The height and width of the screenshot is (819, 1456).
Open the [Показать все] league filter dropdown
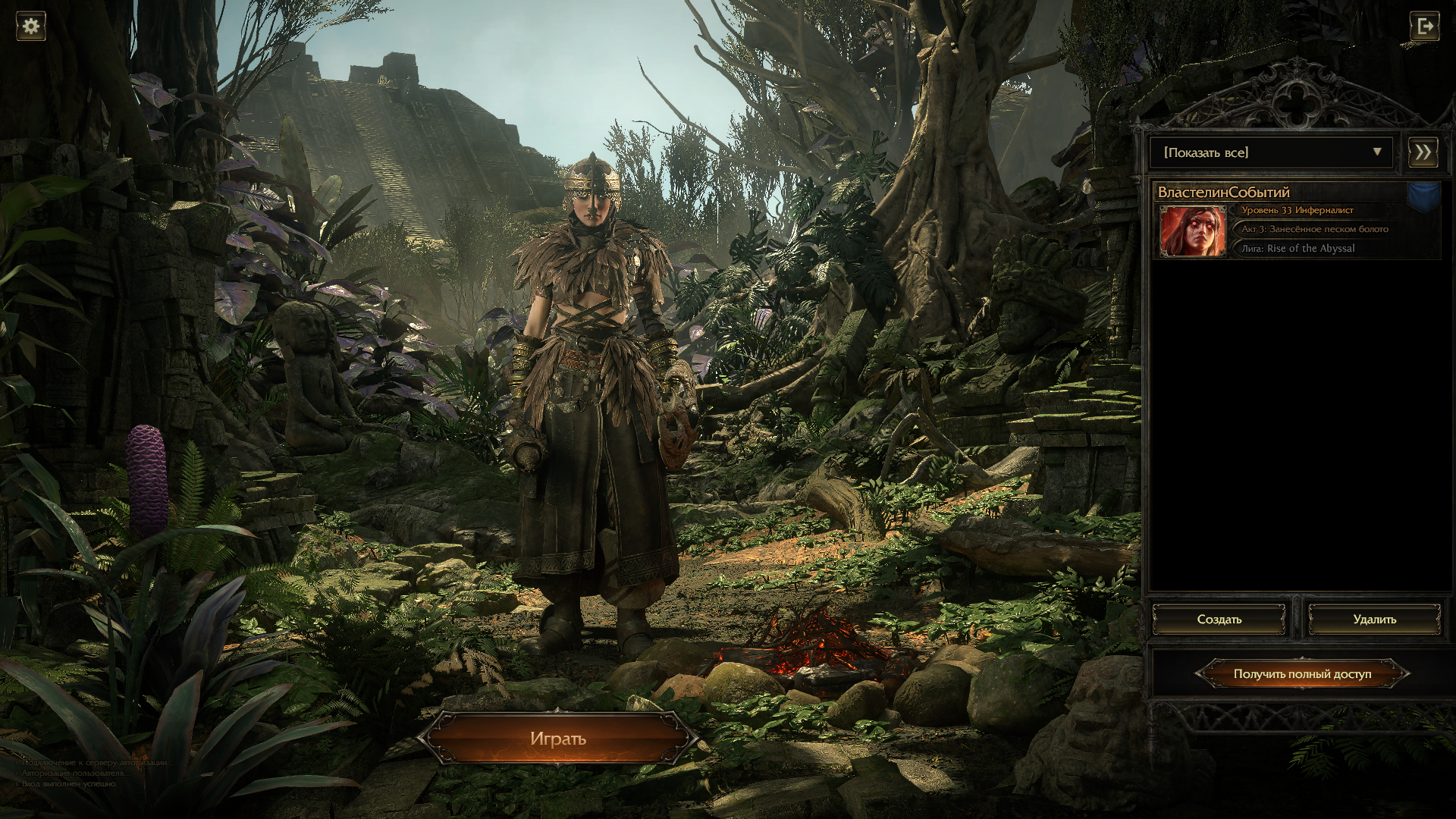click(x=1271, y=152)
